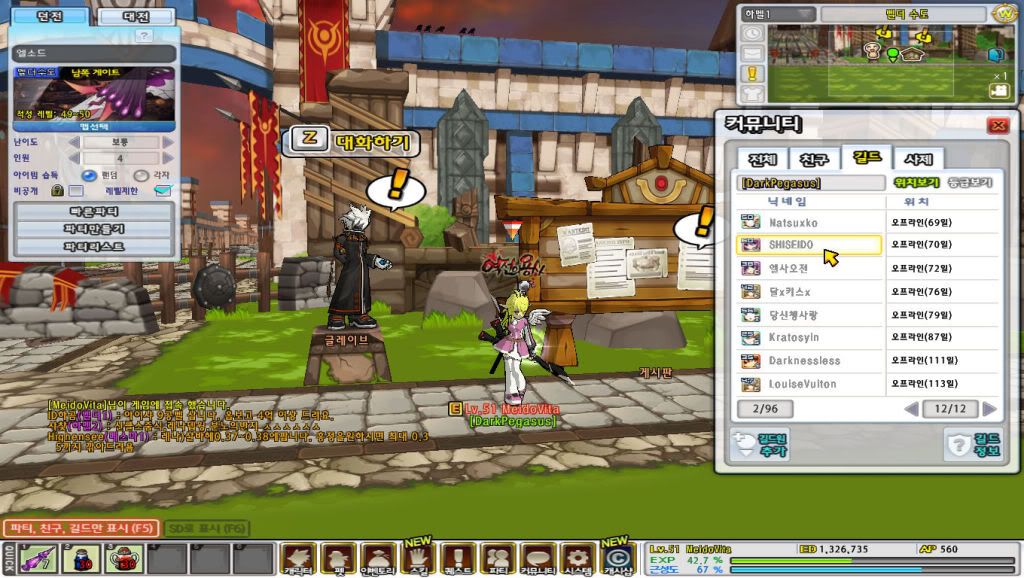This screenshot has height=578, width=1024.
Task: Switch to the 친구 friends tab
Action: [815, 160]
